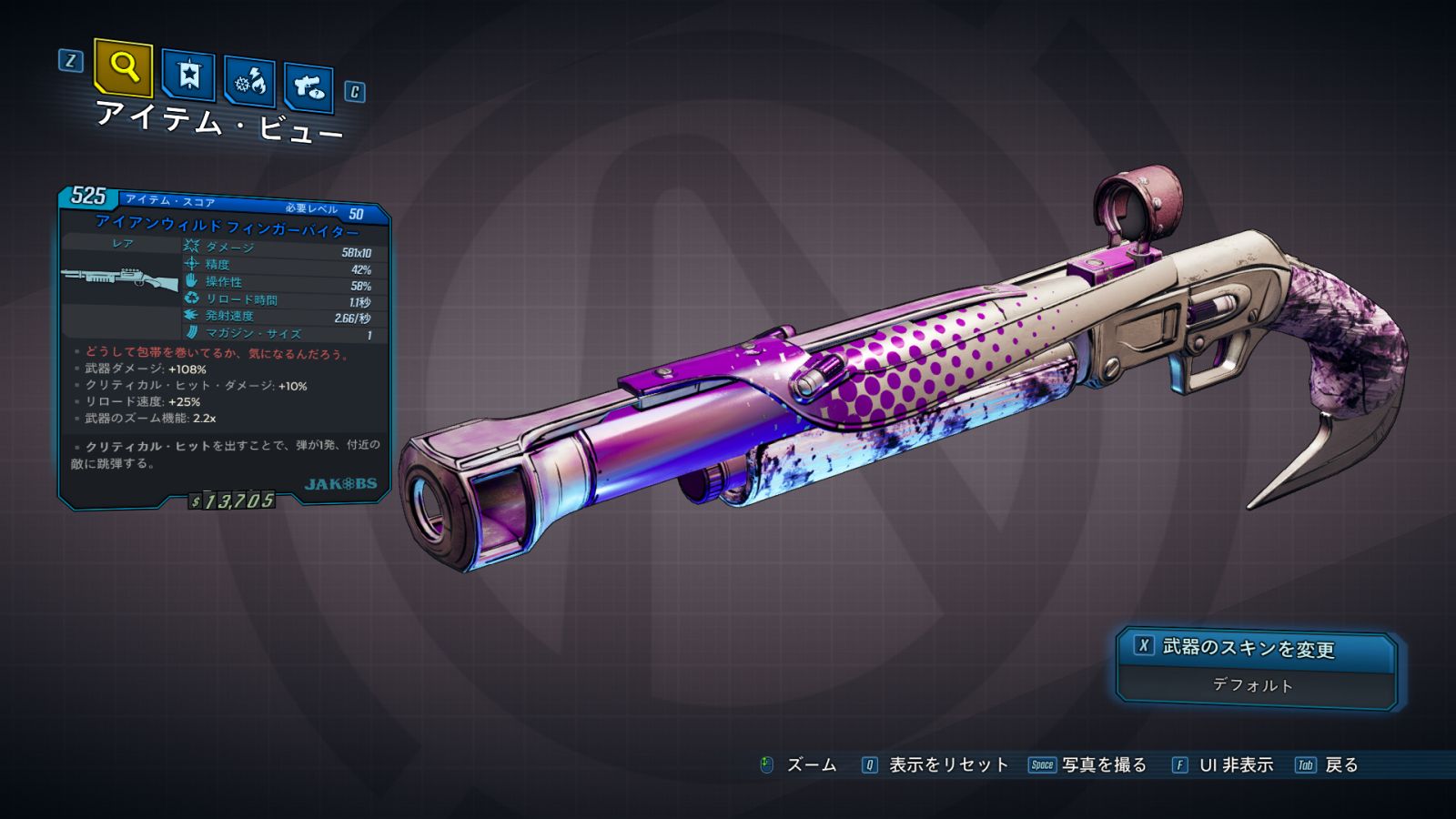Image resolution: width=1456 pixels, height=819 pixels.
Task: Switch to the gun parts tab
Action: click(308, 88)
